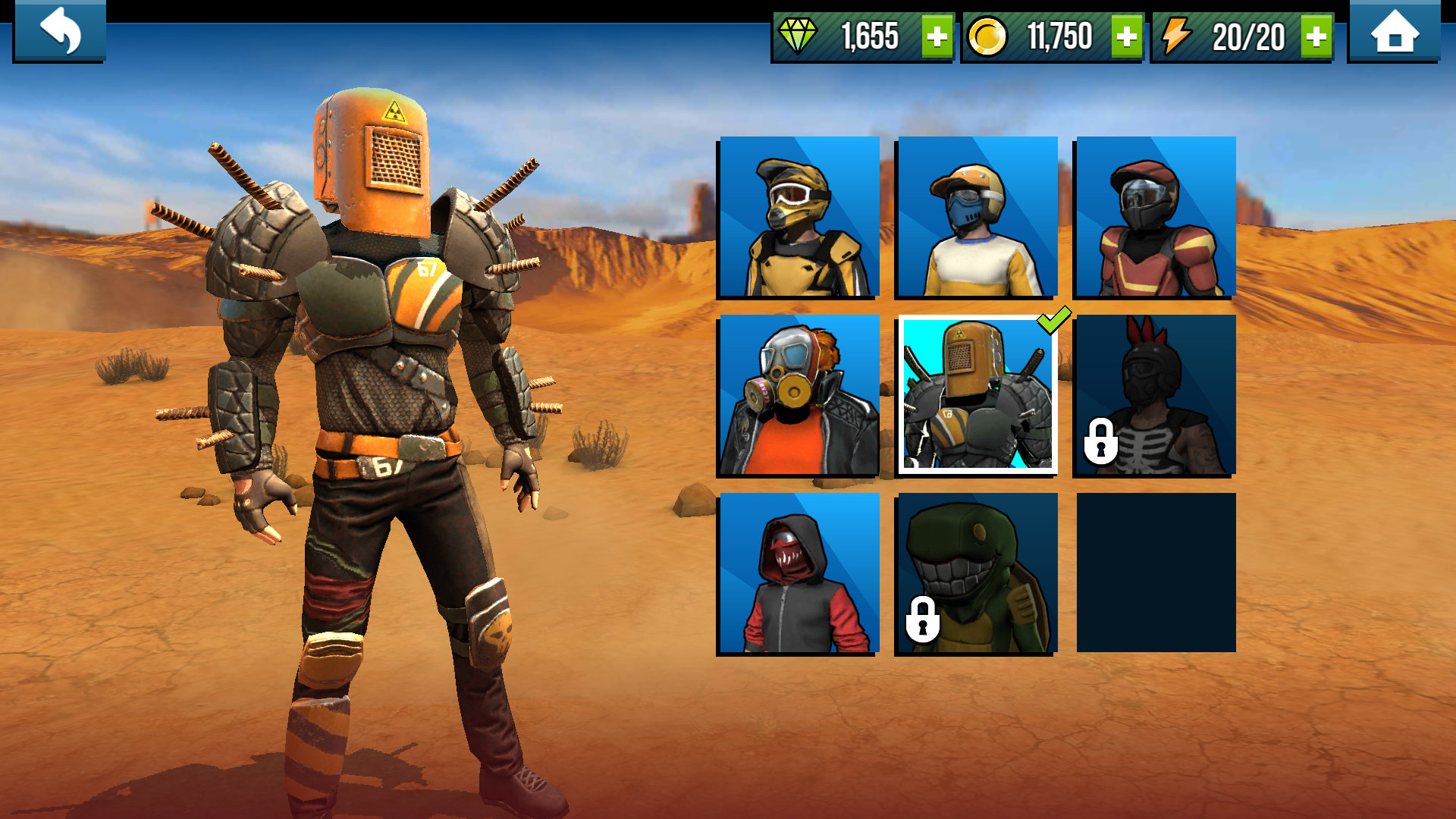
Task: Refill energy with the plus button
Action: point(1317,35)
